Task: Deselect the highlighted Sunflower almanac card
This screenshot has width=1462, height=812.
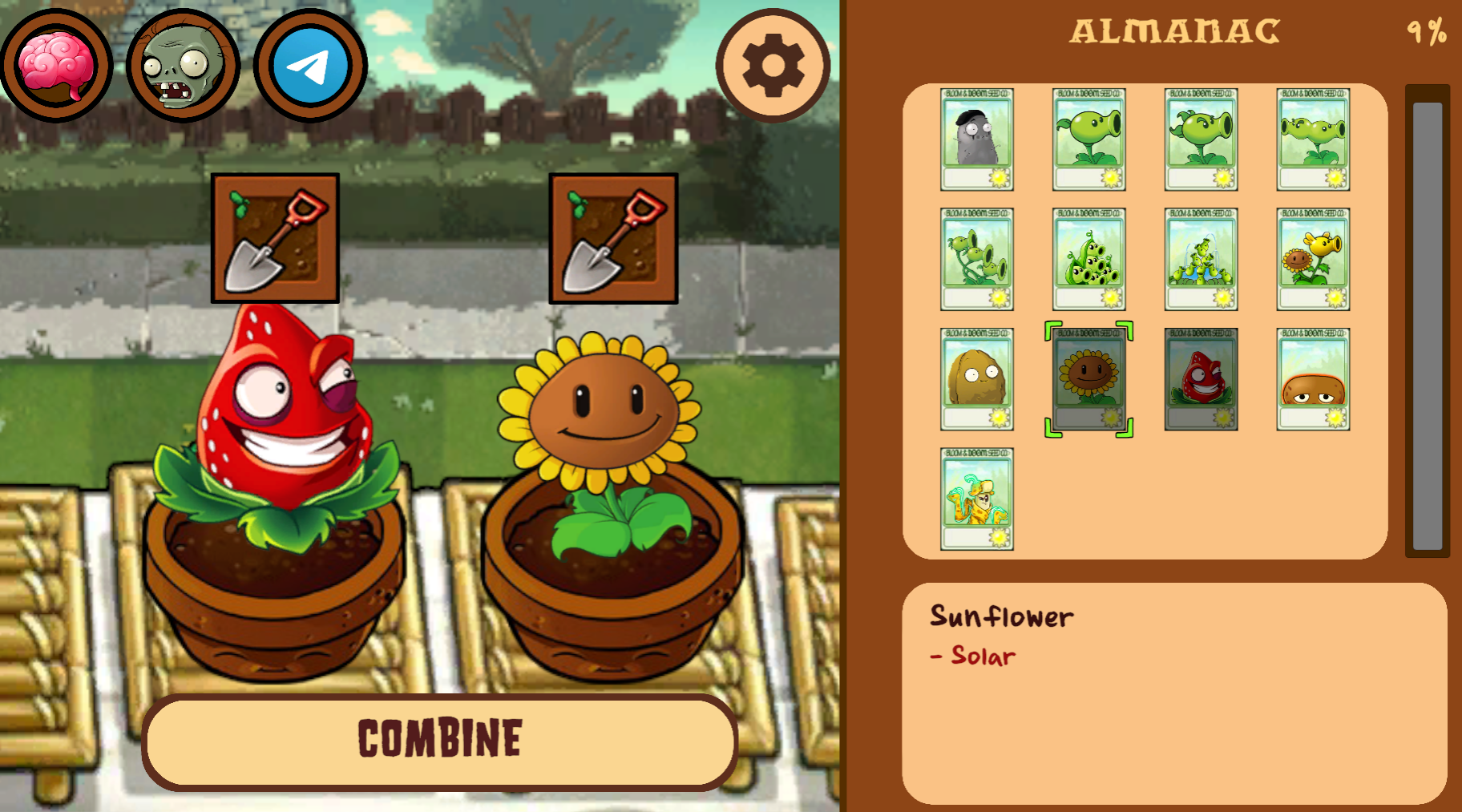Action: [1088, 379]
